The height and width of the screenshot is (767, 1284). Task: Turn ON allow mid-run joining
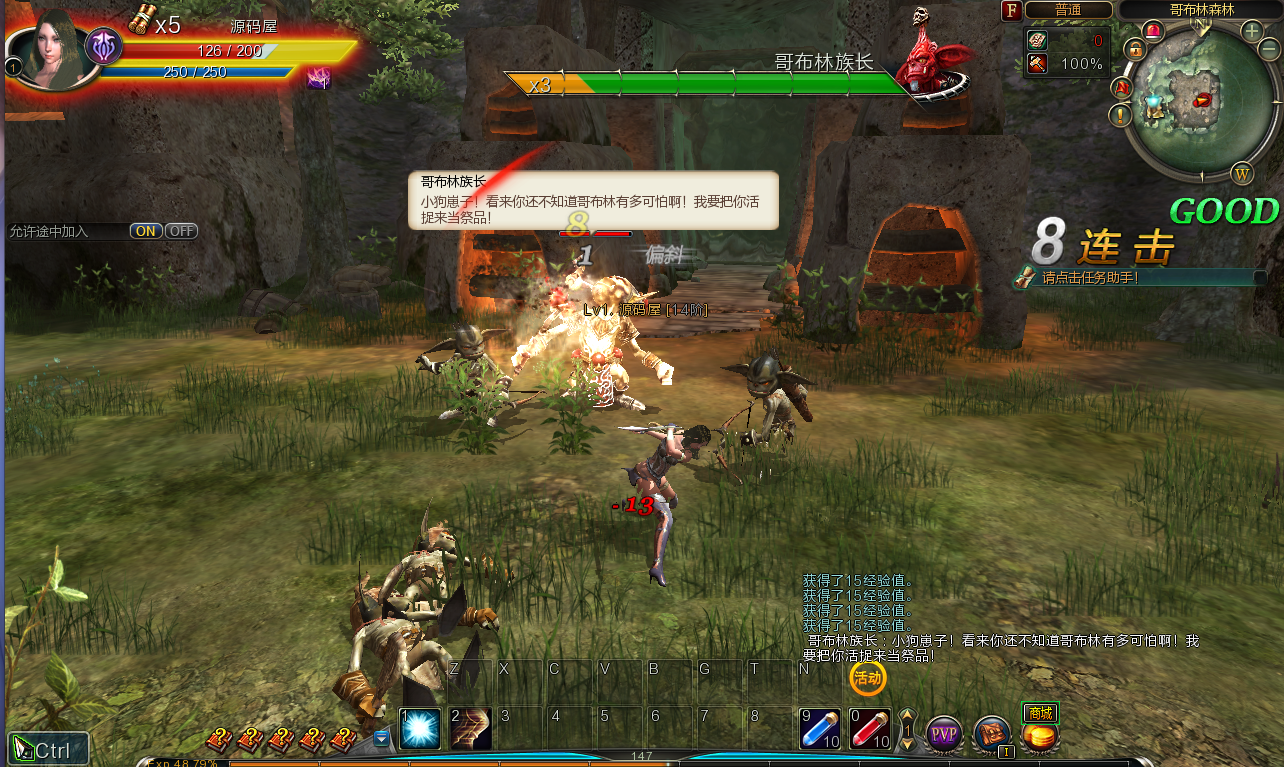[146, 231]
